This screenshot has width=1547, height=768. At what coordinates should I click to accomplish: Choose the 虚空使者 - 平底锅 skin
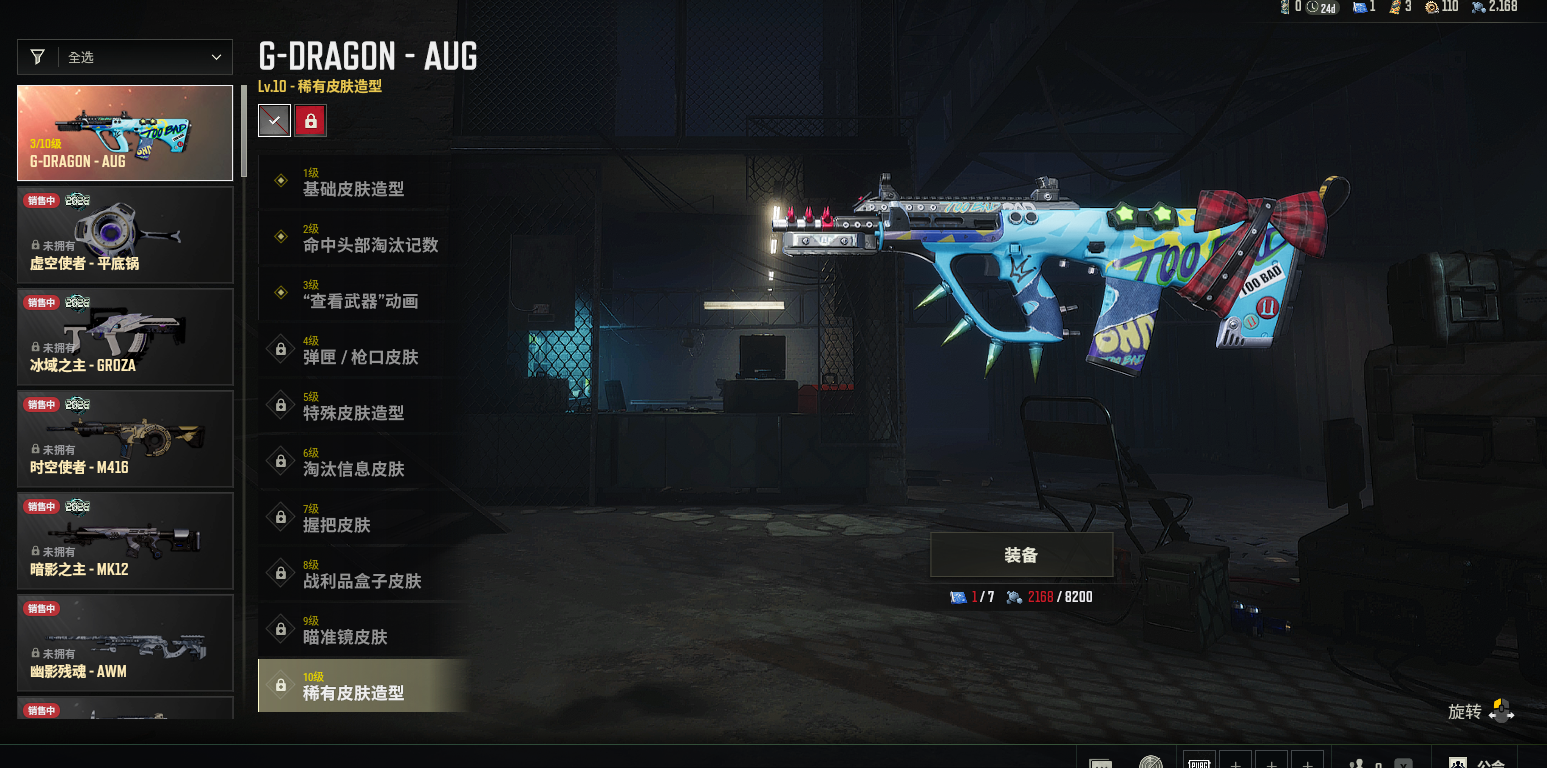click(125, 235)
